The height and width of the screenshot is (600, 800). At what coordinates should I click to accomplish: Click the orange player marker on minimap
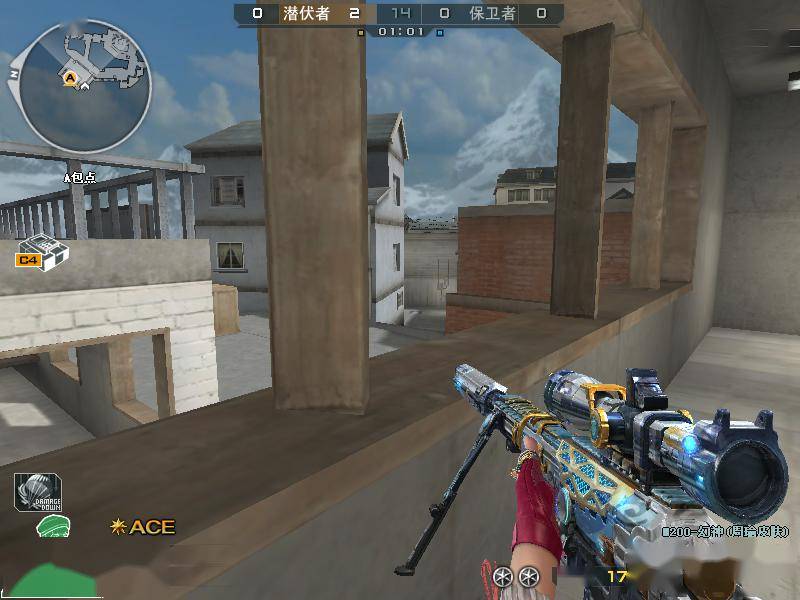pos(71,77)
